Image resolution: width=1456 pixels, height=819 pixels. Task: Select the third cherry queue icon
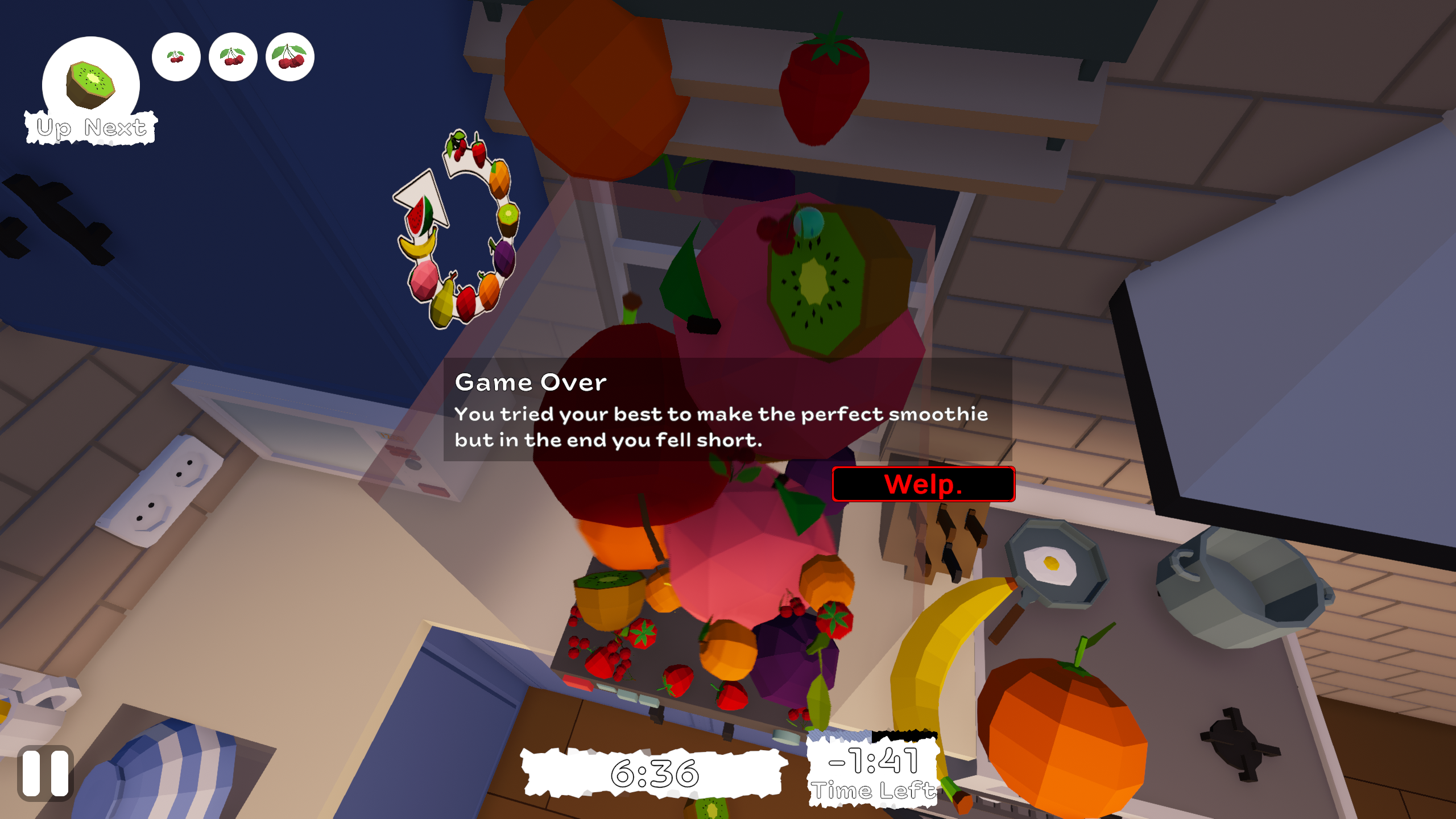(x=291, y=56)
